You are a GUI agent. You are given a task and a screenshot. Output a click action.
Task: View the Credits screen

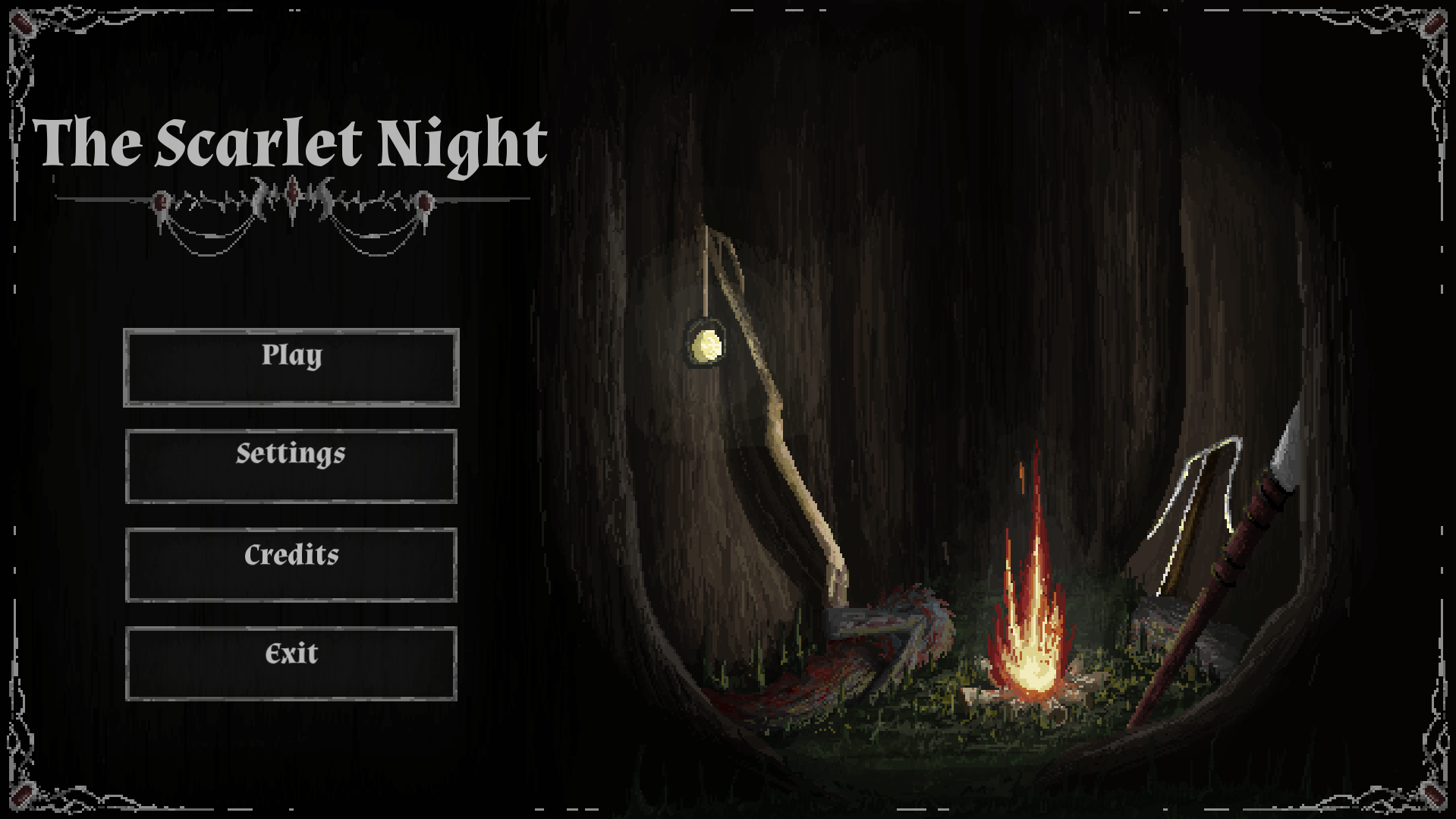point(291,565)
